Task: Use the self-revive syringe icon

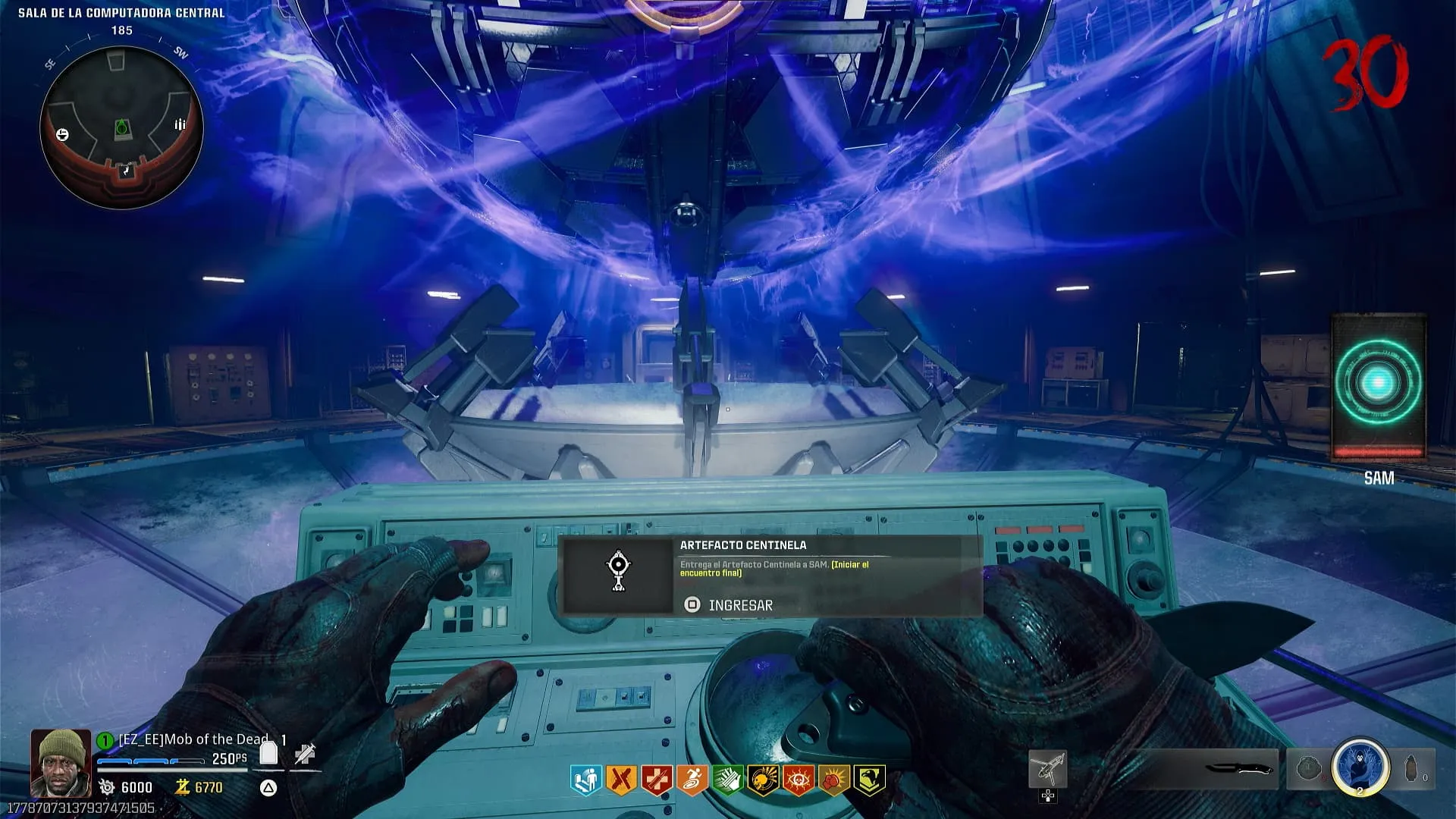Action: click(305, 754)
